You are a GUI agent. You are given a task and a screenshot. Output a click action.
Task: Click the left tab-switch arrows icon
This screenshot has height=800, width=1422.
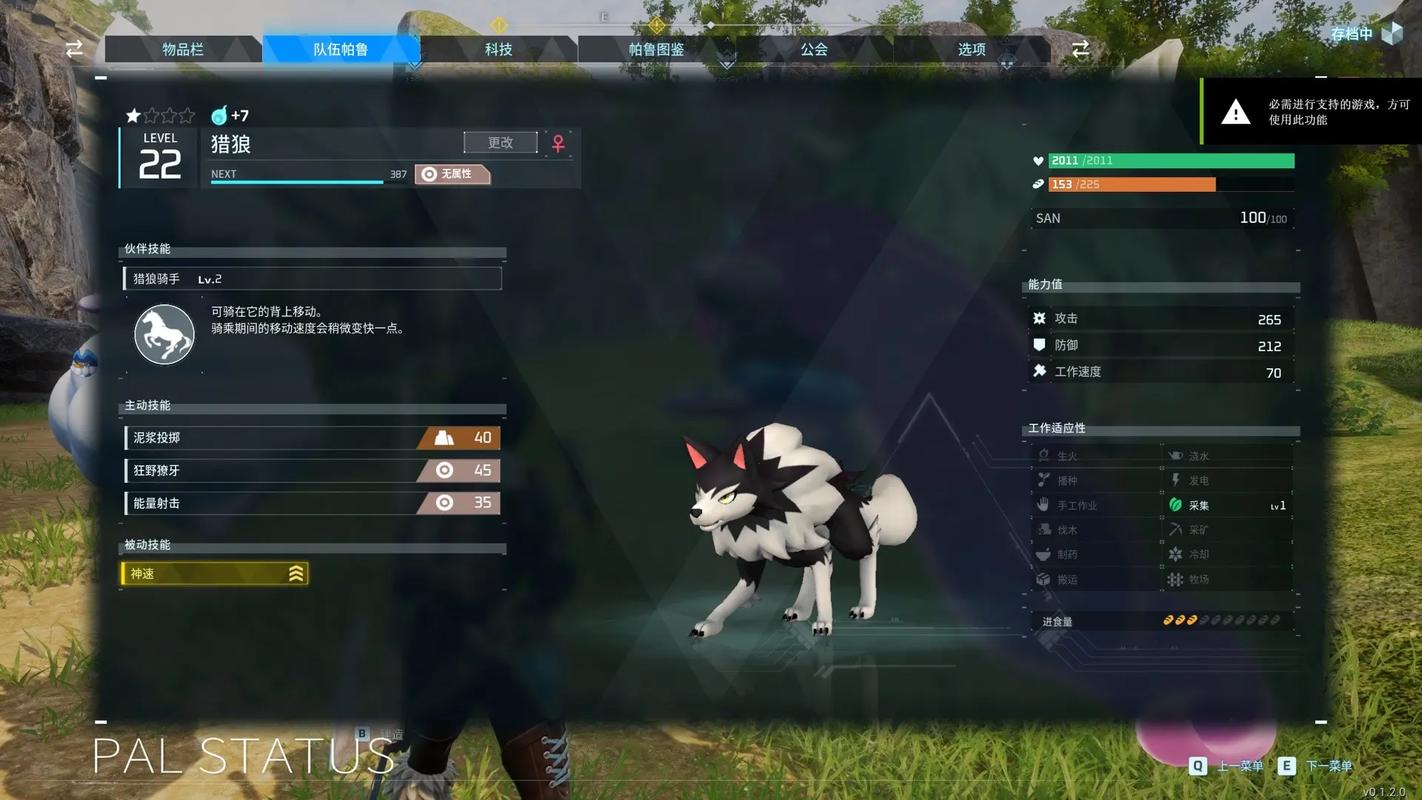(75, 49)
